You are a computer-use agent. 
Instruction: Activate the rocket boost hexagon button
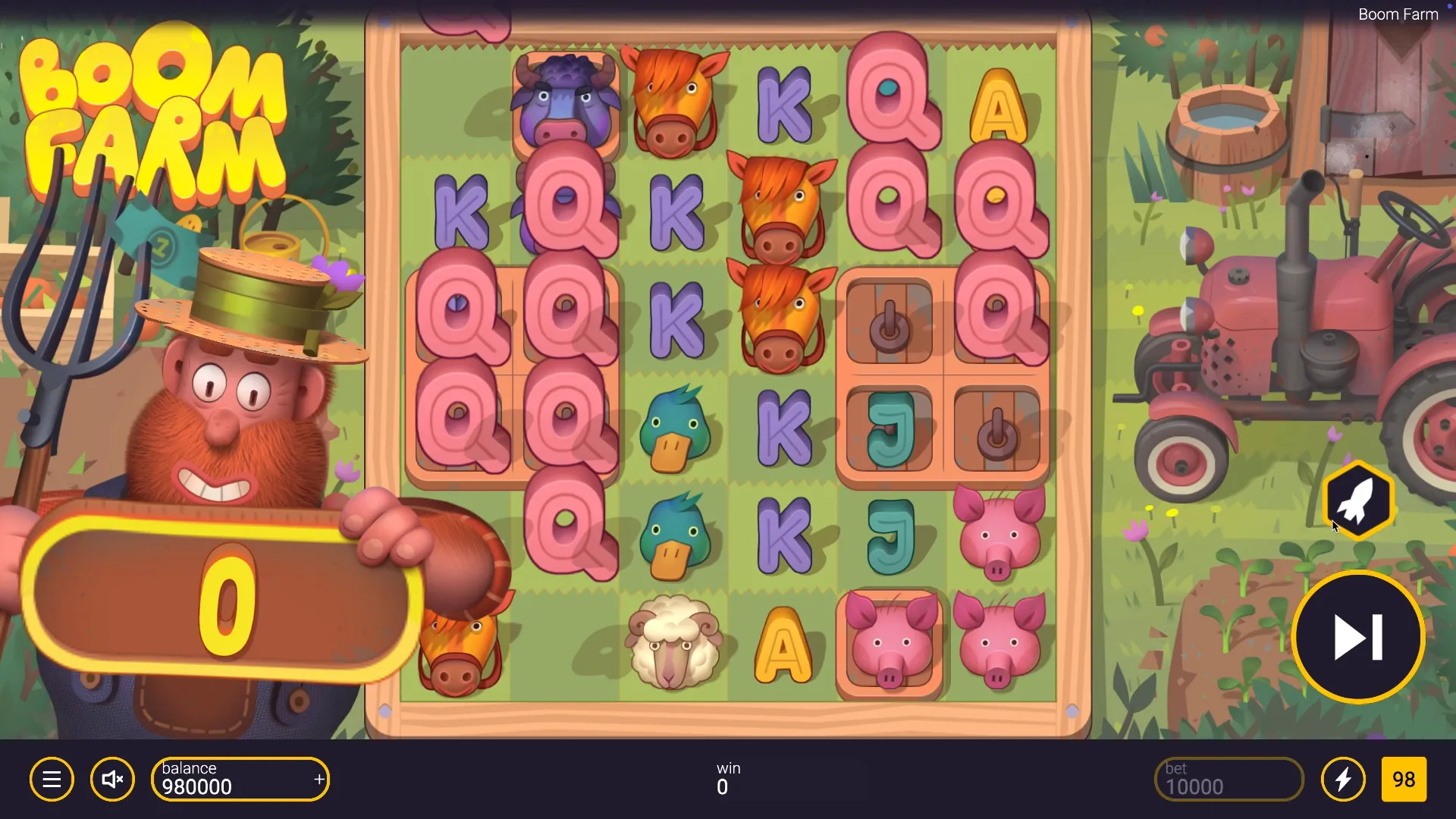tap(1358, 500)
